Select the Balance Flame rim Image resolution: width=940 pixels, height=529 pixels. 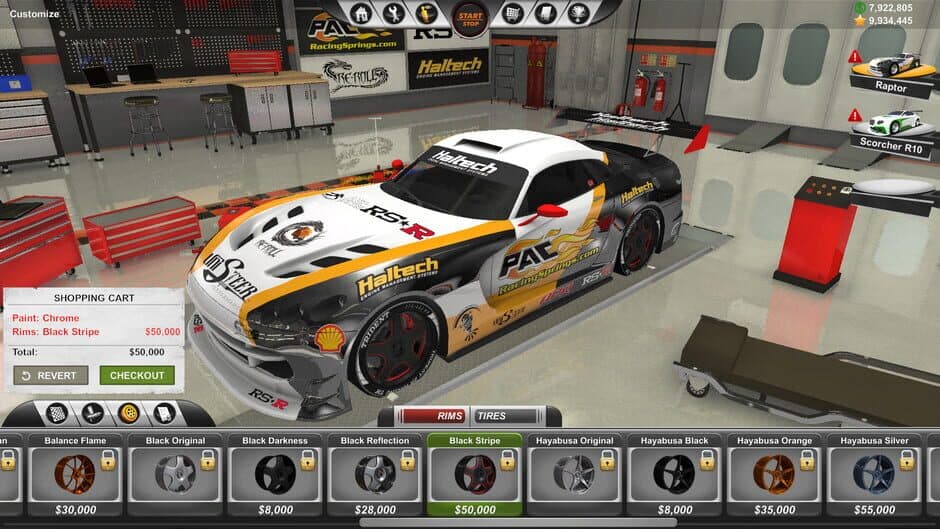75,473
